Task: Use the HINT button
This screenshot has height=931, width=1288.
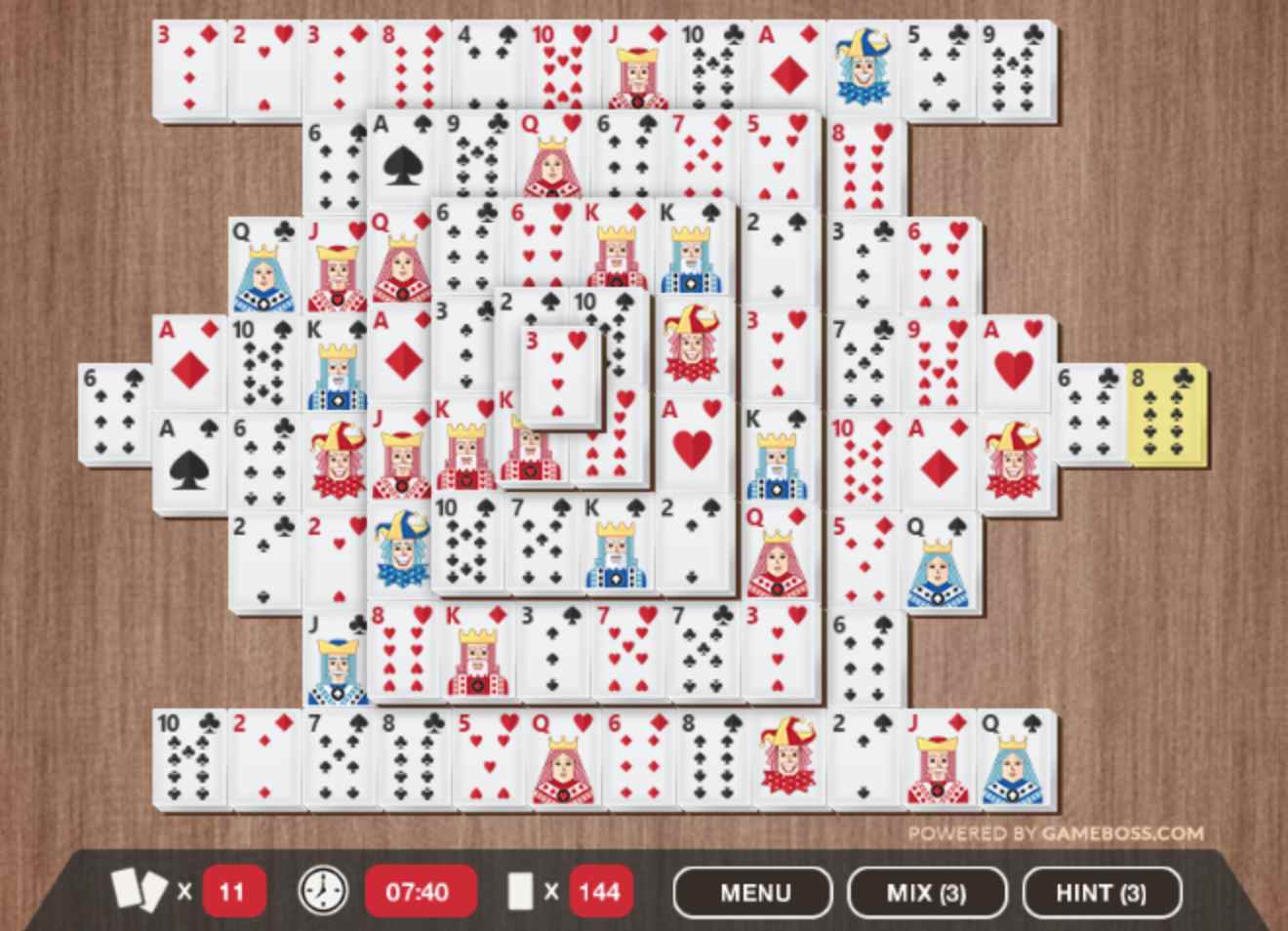Action: 1101,892
